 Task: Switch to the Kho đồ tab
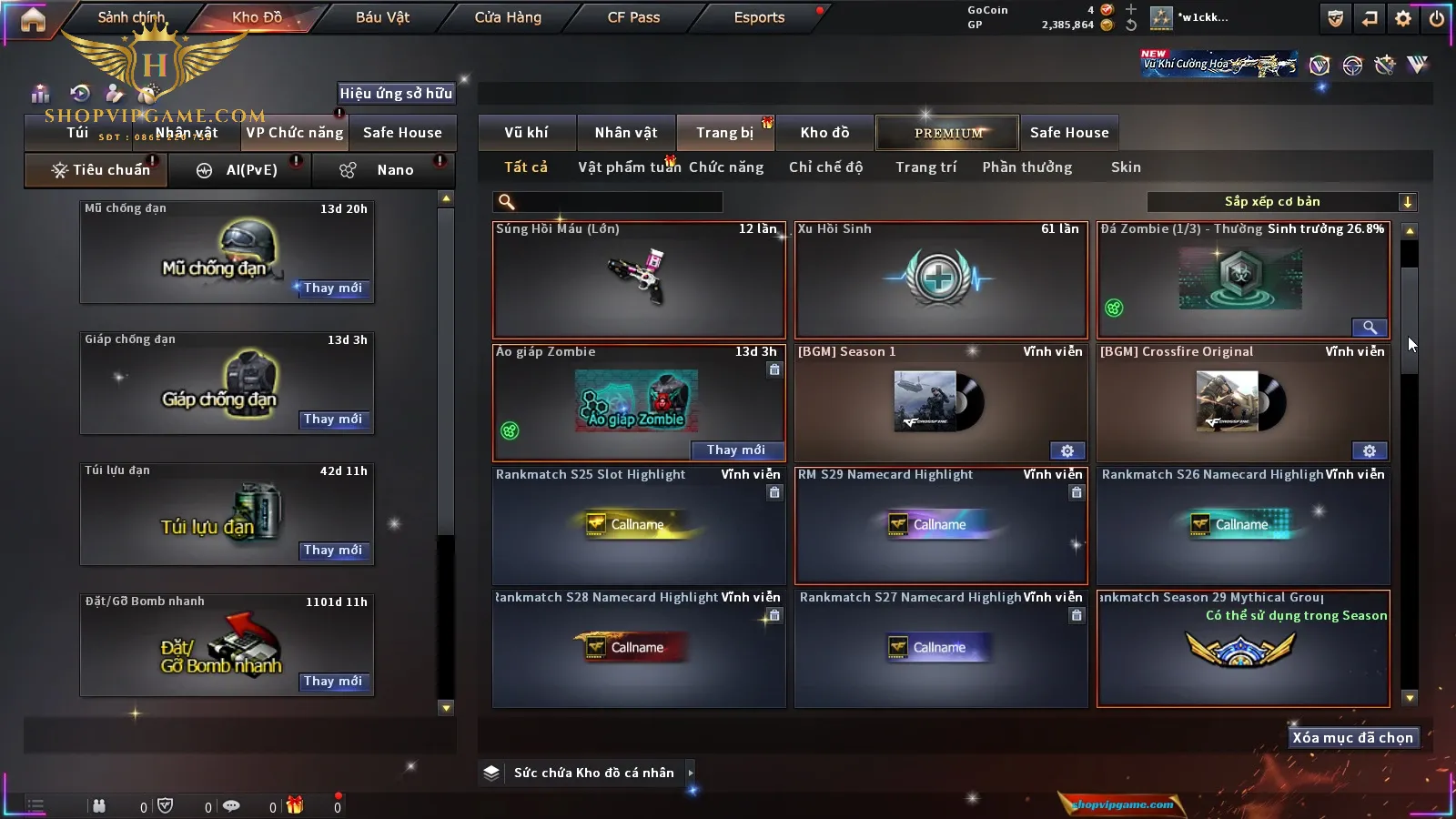824,133
